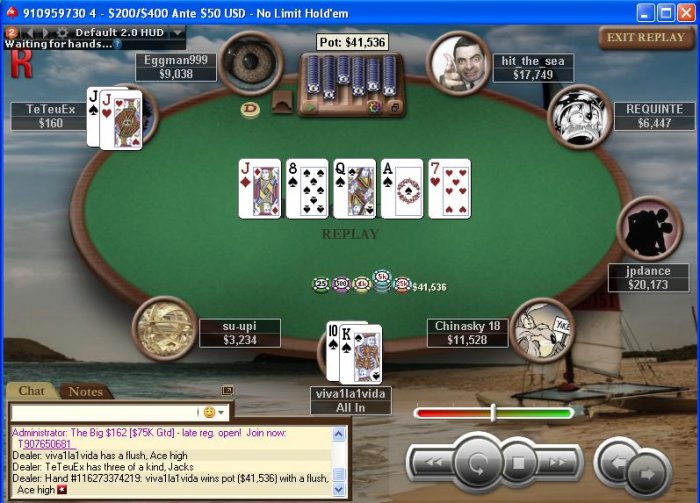Click the chat scrollbar down arrow
The image size is (700, 503).
coord(338,490)
